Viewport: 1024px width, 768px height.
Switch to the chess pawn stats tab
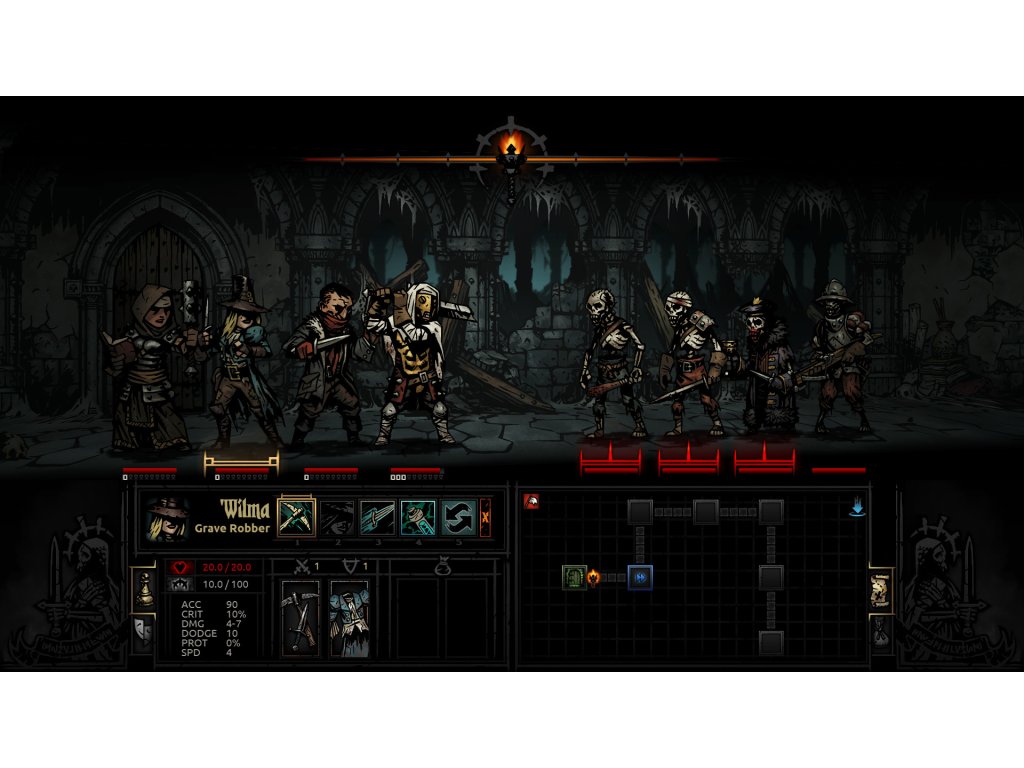pyautogui.click(x=143, y=589)
